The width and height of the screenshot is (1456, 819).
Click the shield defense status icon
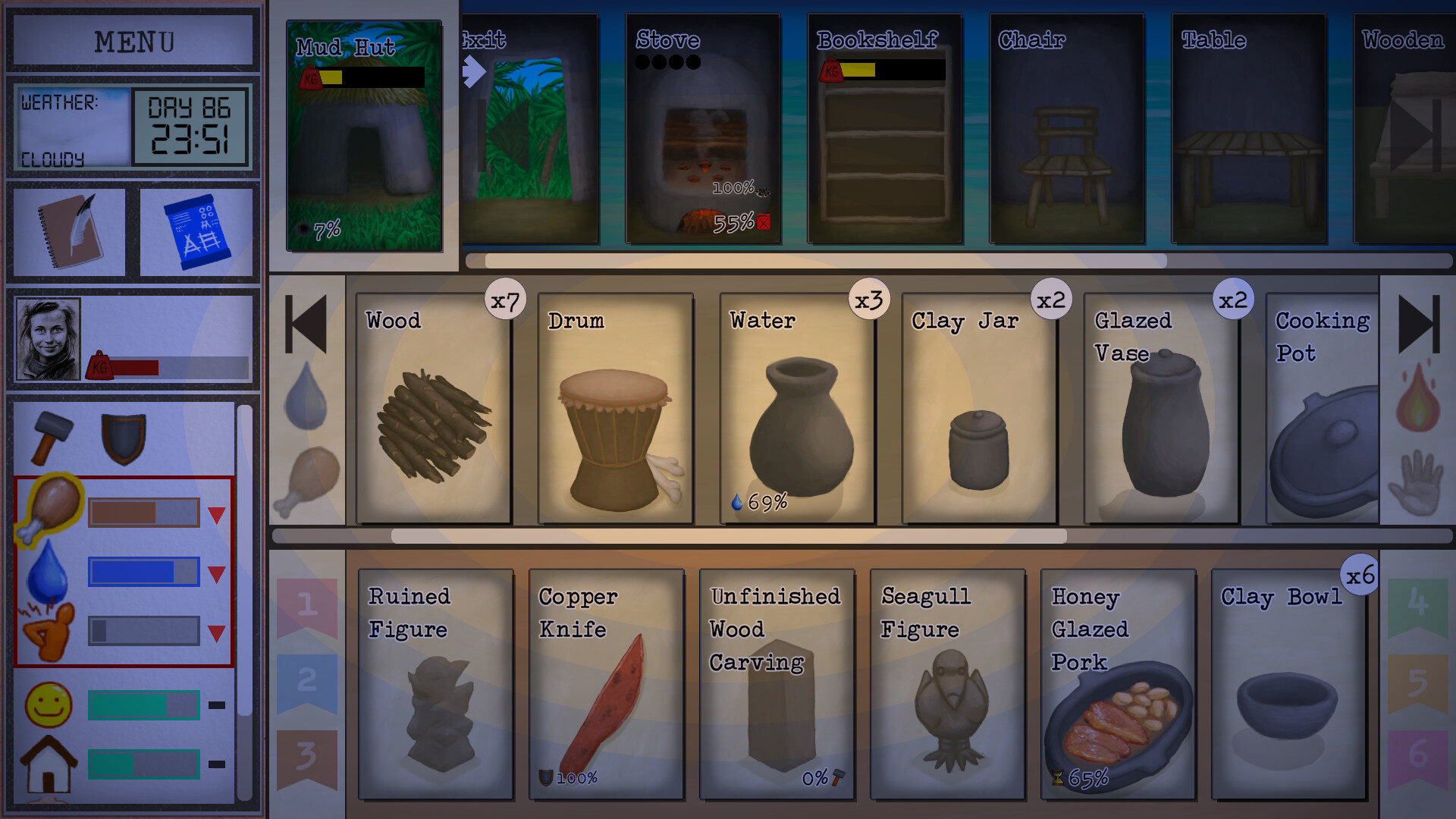(x=124, y=436)
